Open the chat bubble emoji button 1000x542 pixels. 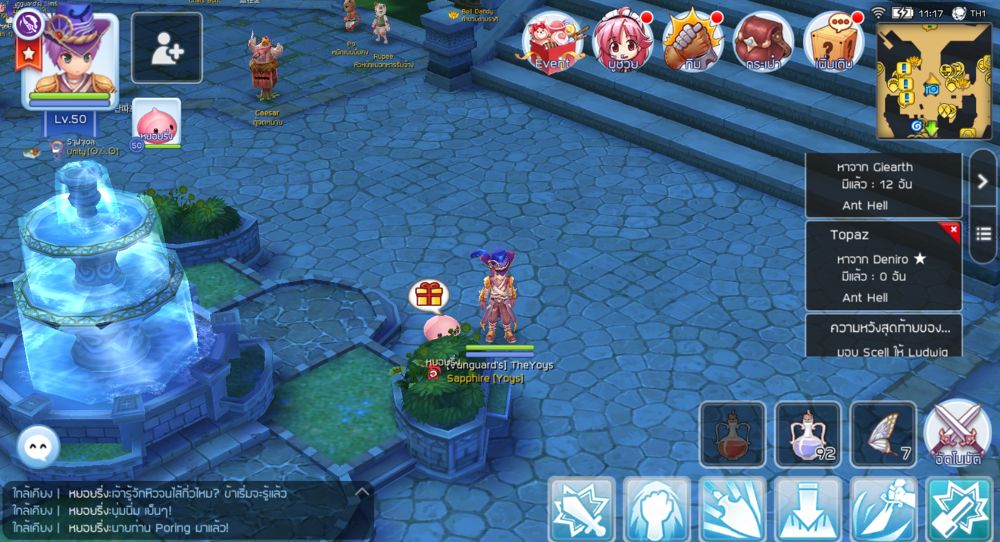click(x=39, y=446)
